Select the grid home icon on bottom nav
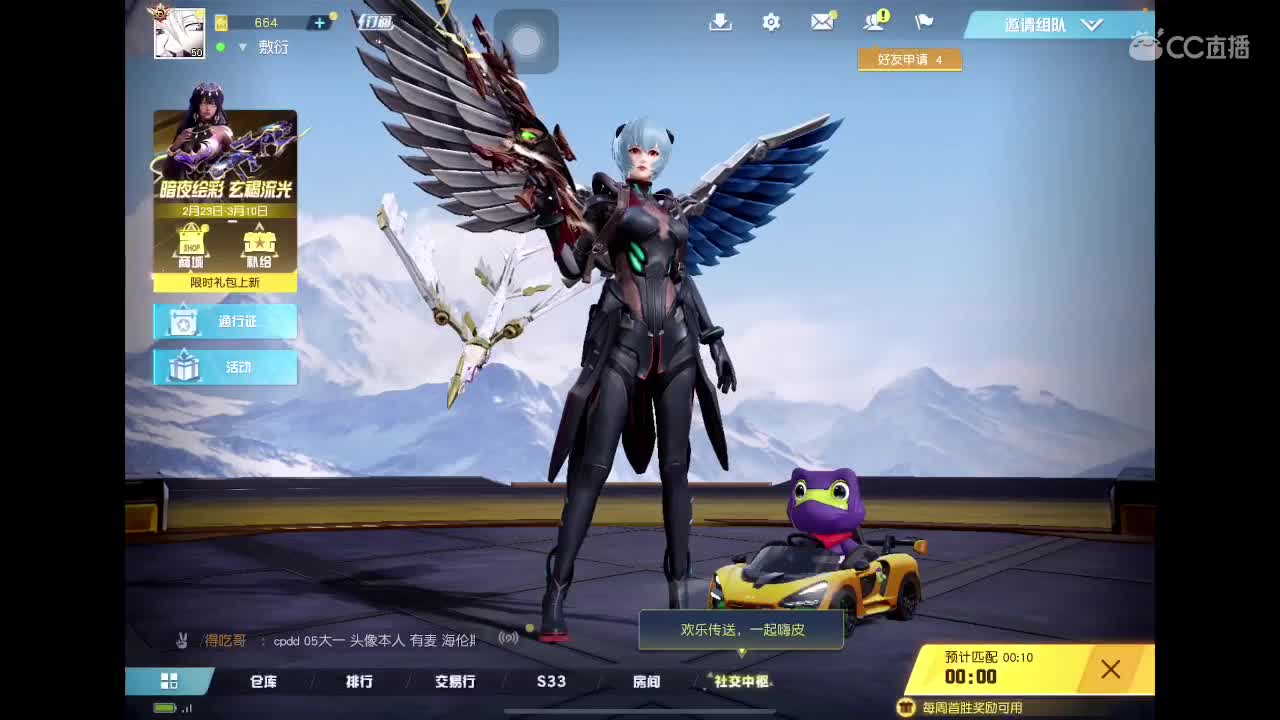 168,681
